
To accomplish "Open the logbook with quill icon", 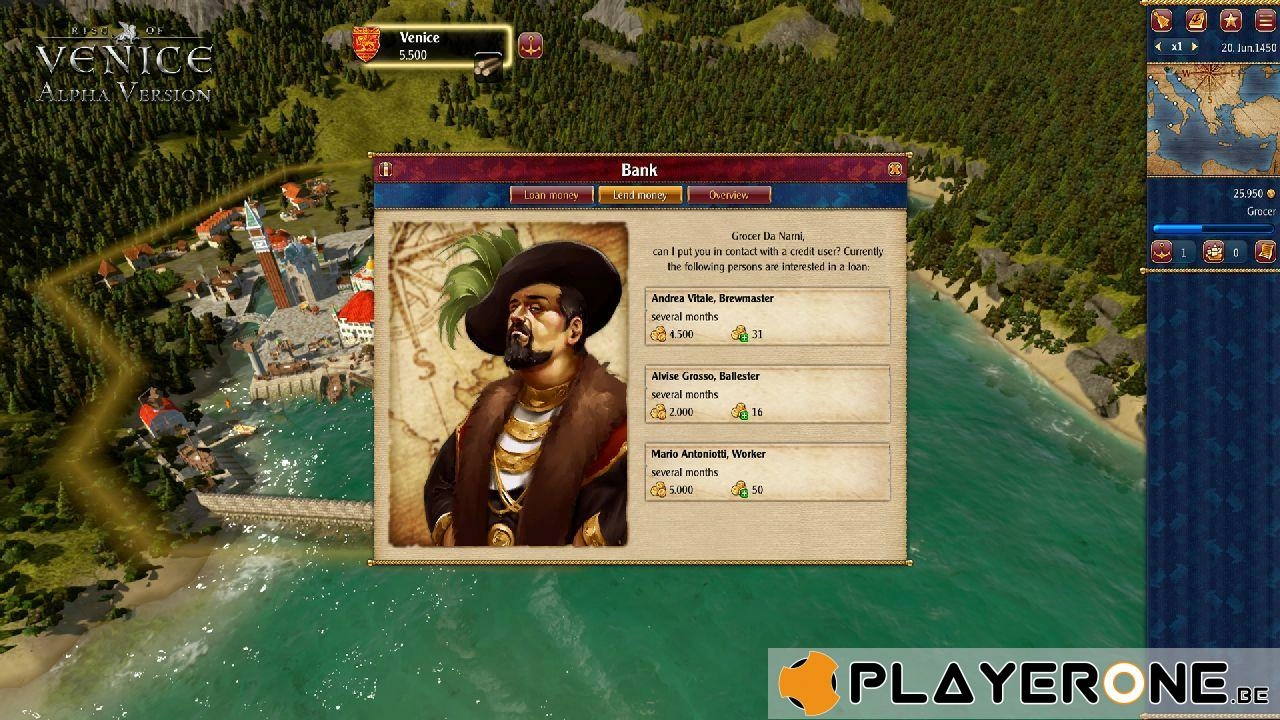I will point(1196,20).
